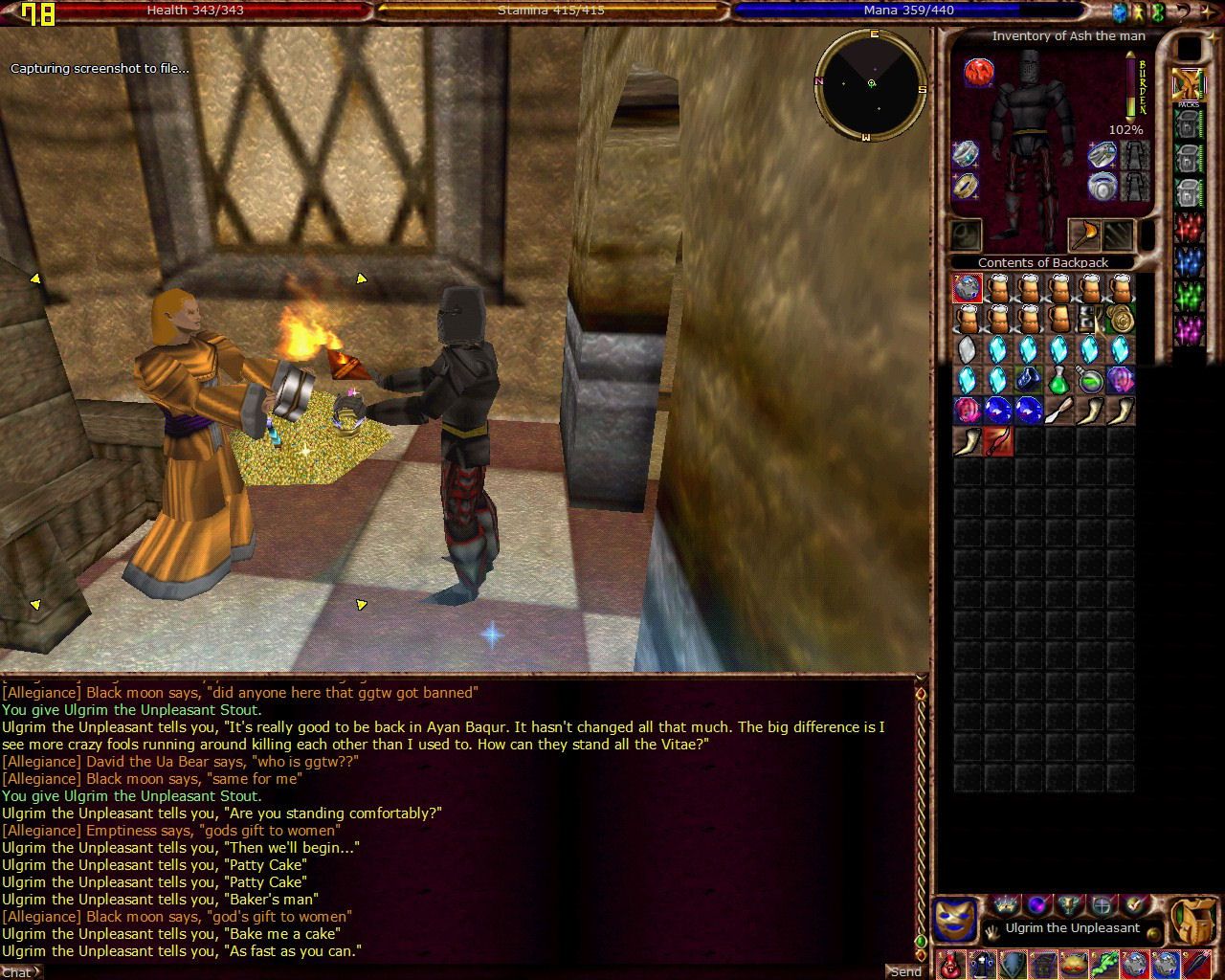Select the gold ring equipment slot
This screenshot has width=1225, height=980.
click(x=966, y=185)
